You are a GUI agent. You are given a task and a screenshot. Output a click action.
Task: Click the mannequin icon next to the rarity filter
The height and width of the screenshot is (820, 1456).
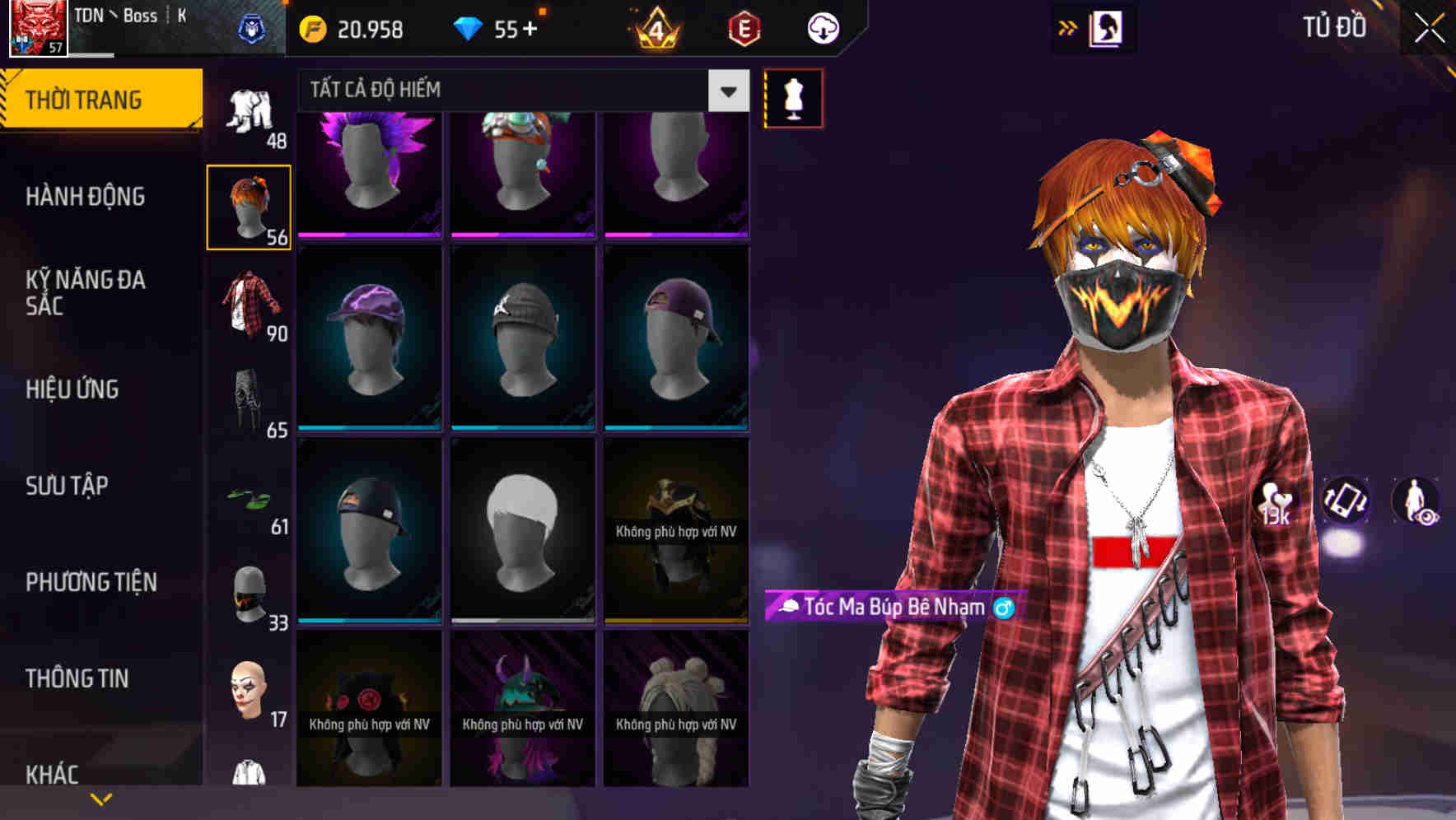pyautogui.click(x=793, y=97)
